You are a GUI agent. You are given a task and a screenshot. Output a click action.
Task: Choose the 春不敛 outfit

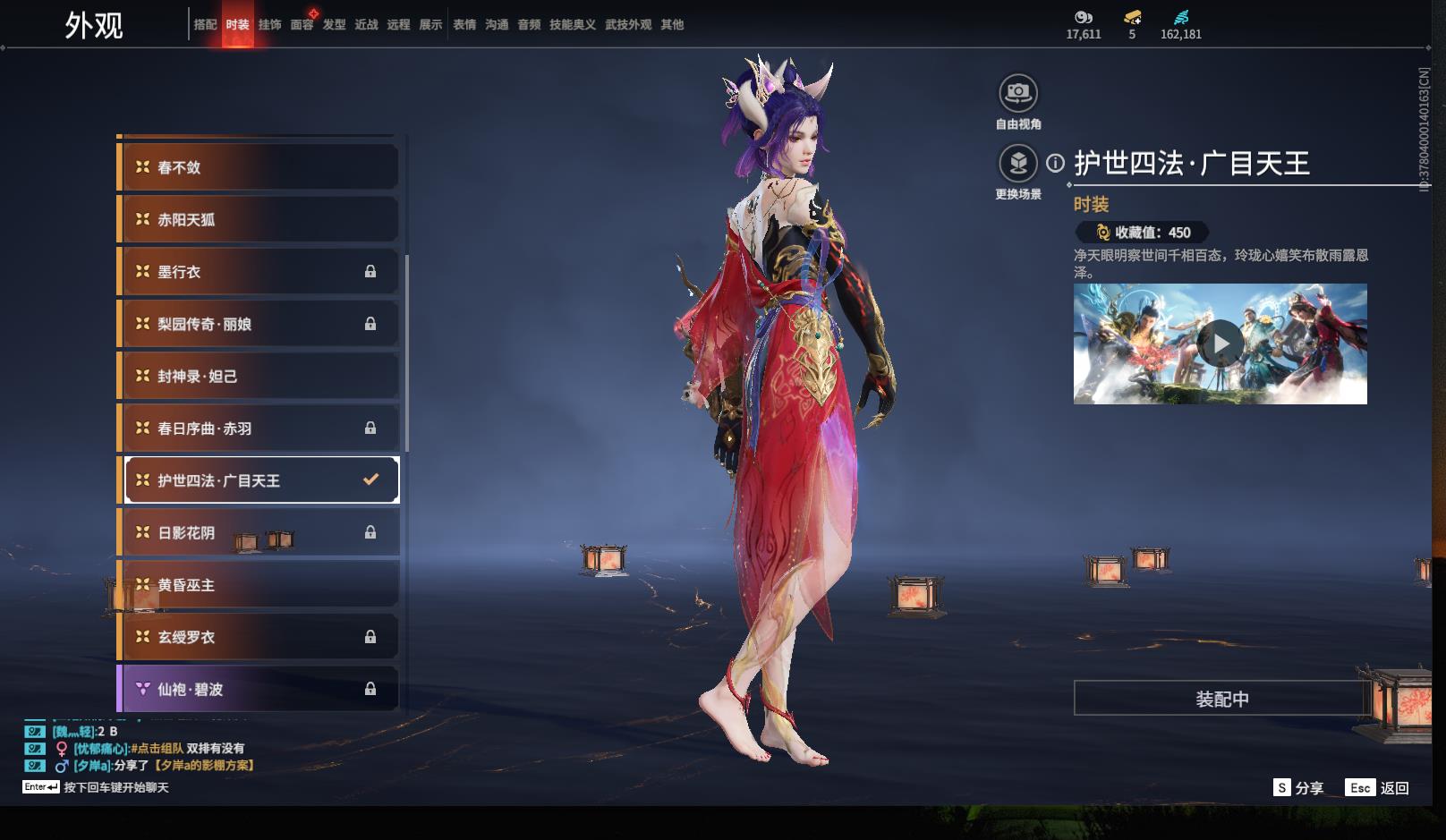pyautogui.click(x=259, y=167)
